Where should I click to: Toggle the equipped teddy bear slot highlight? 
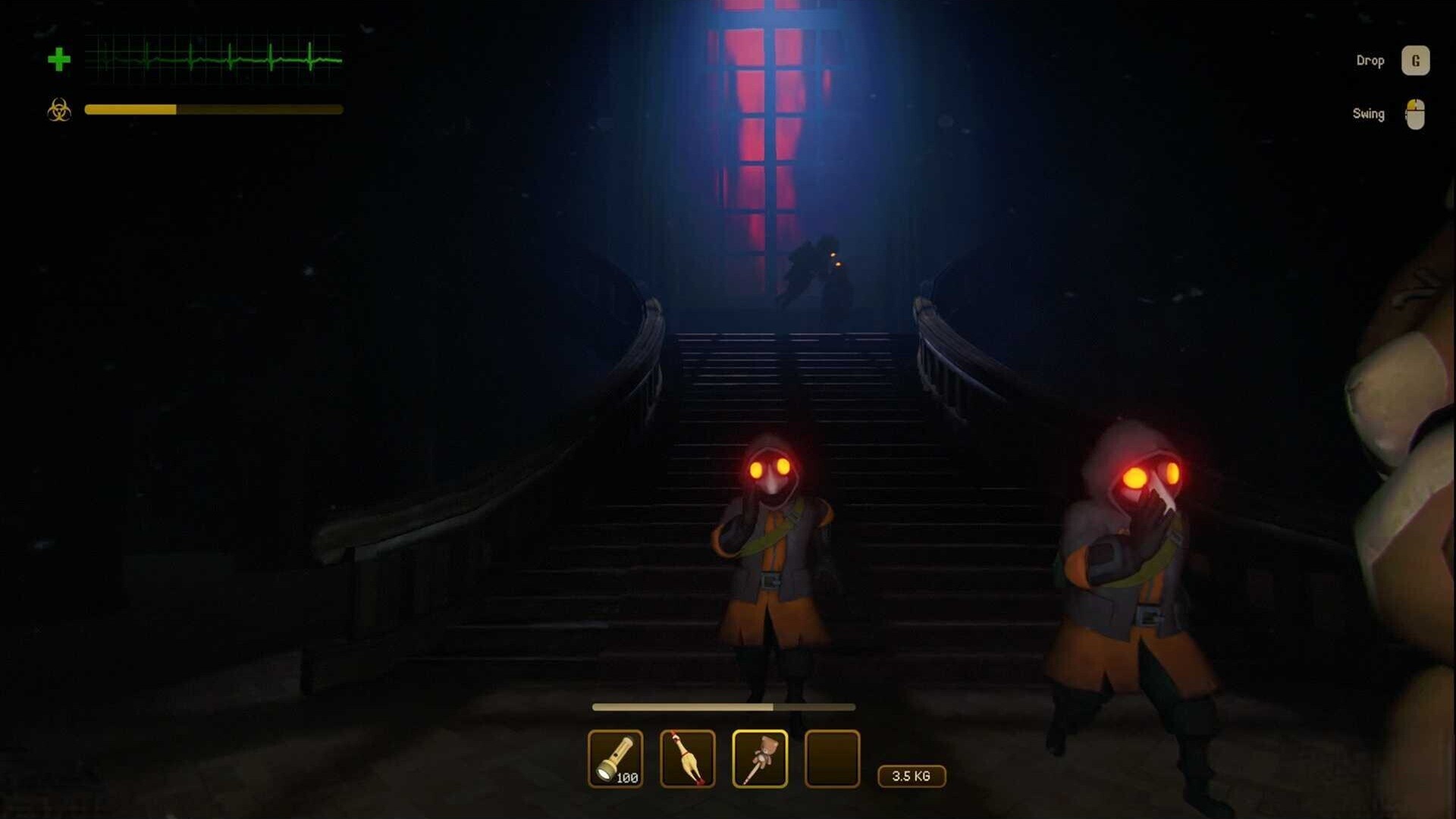(x=760, y=758)
